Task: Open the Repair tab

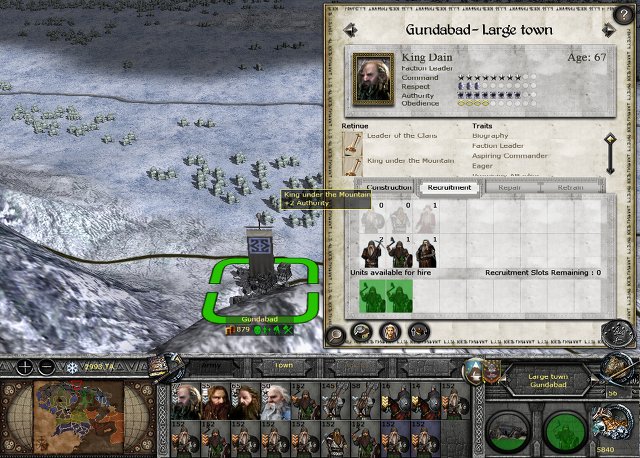Action: tap(511, 187)
